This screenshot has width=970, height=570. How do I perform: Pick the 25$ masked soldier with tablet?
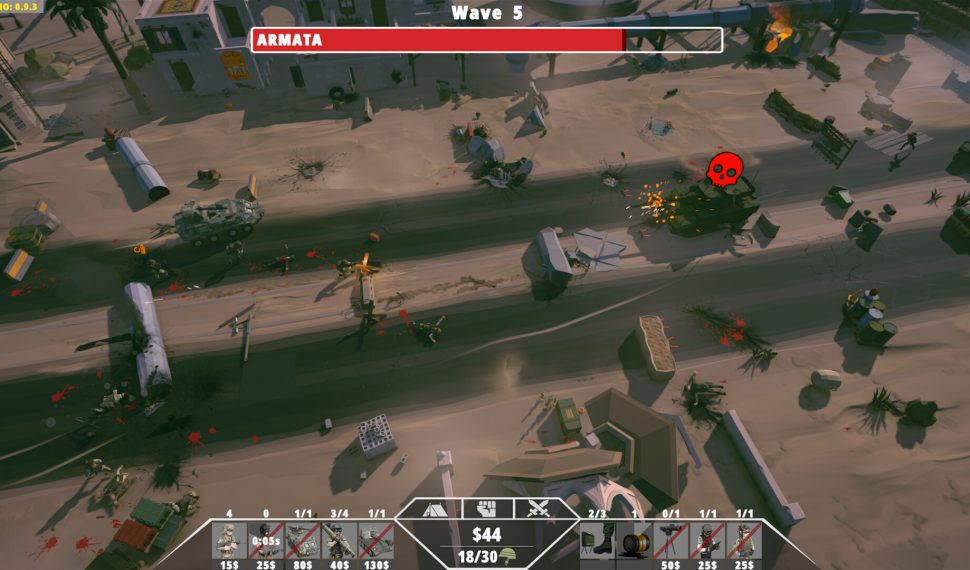(707, 541)
